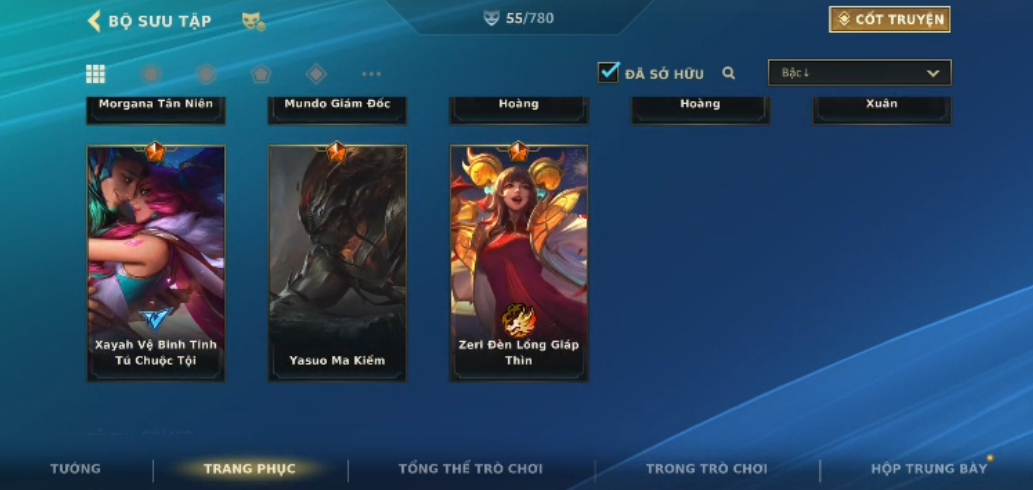Viewport: 1033px width, 490px height.
Task: Click the theater masks icon
Action: pyautogui.click(x=253, y=21)
